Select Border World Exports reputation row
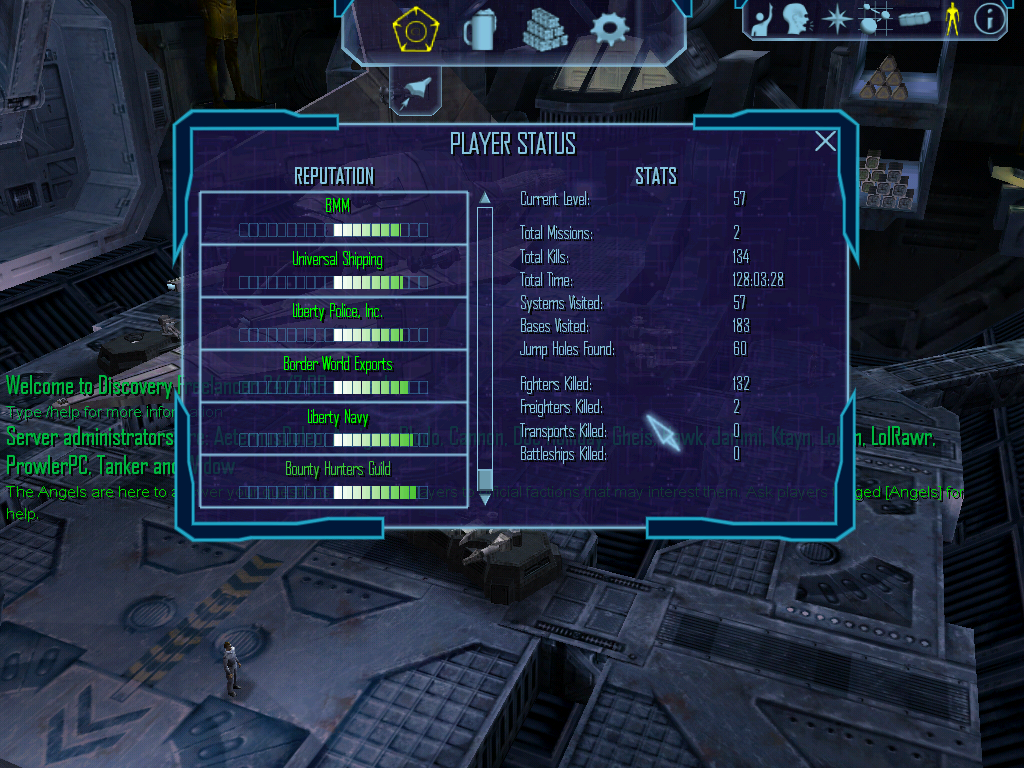The image size is (1024, 768). pos(334,375)
